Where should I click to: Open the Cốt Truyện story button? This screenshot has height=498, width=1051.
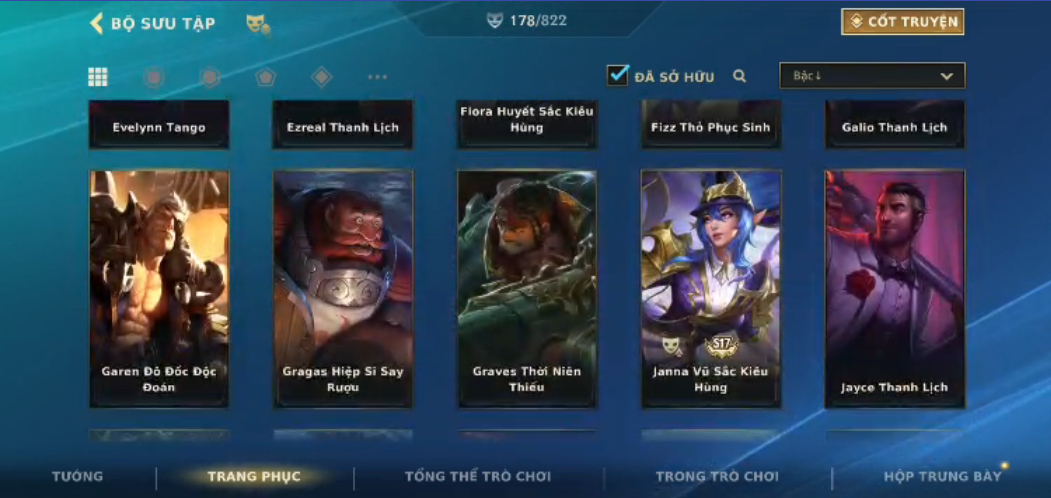[902, 22]
